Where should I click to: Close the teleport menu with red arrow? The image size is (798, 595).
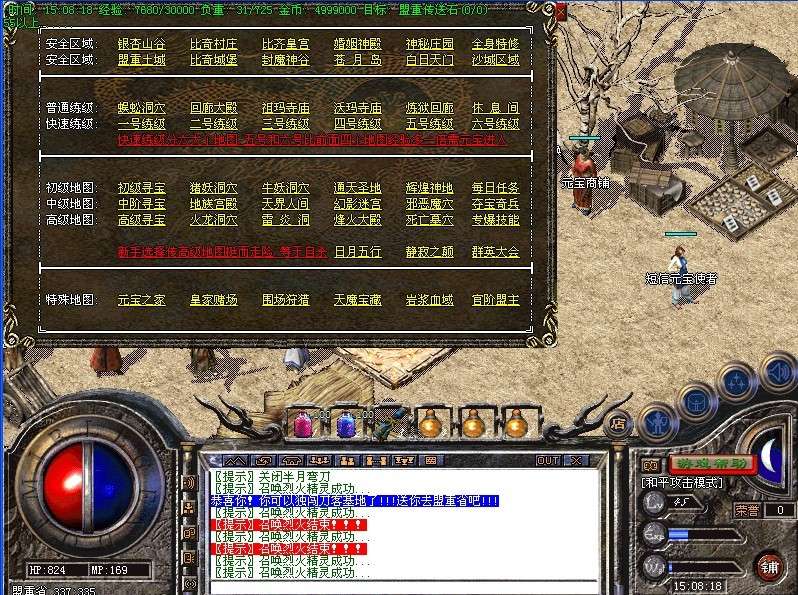[559, 13]
